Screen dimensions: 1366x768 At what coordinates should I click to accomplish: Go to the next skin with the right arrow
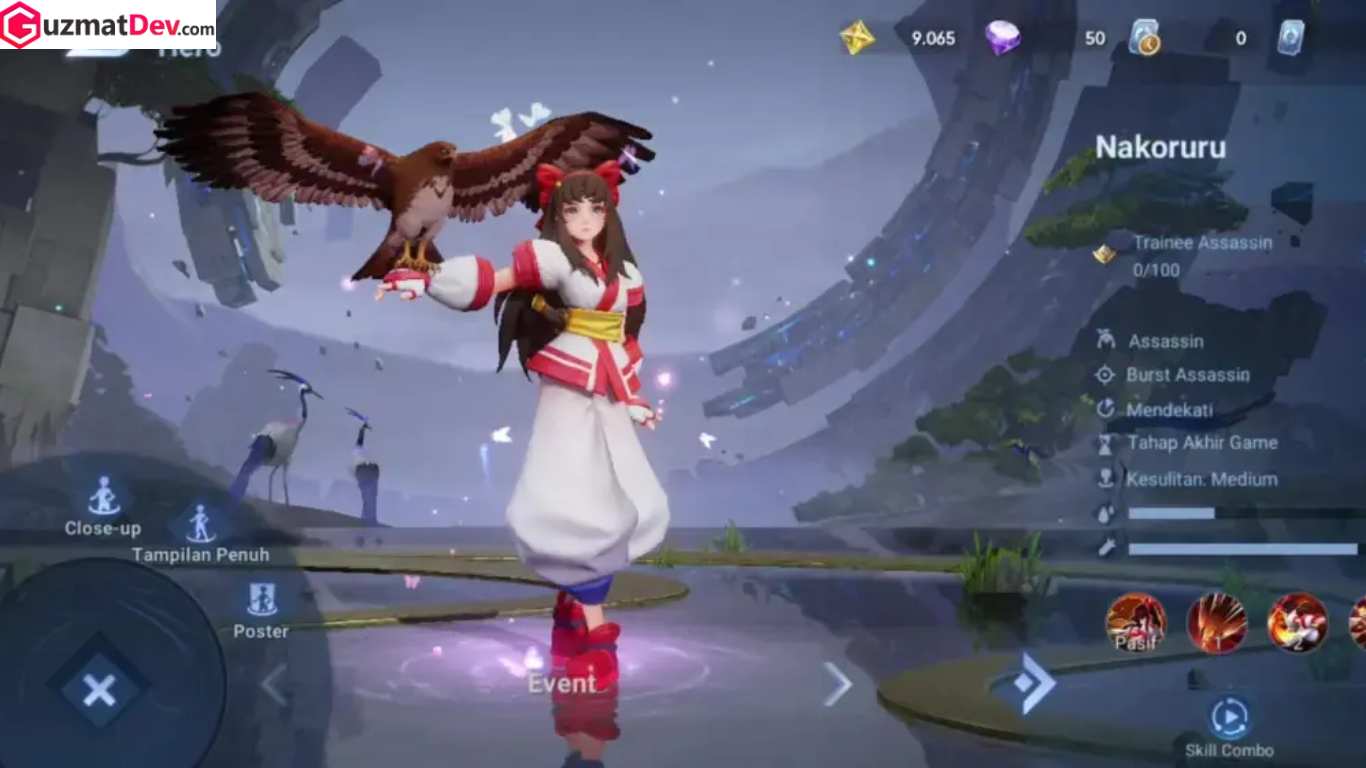[837, 684]
